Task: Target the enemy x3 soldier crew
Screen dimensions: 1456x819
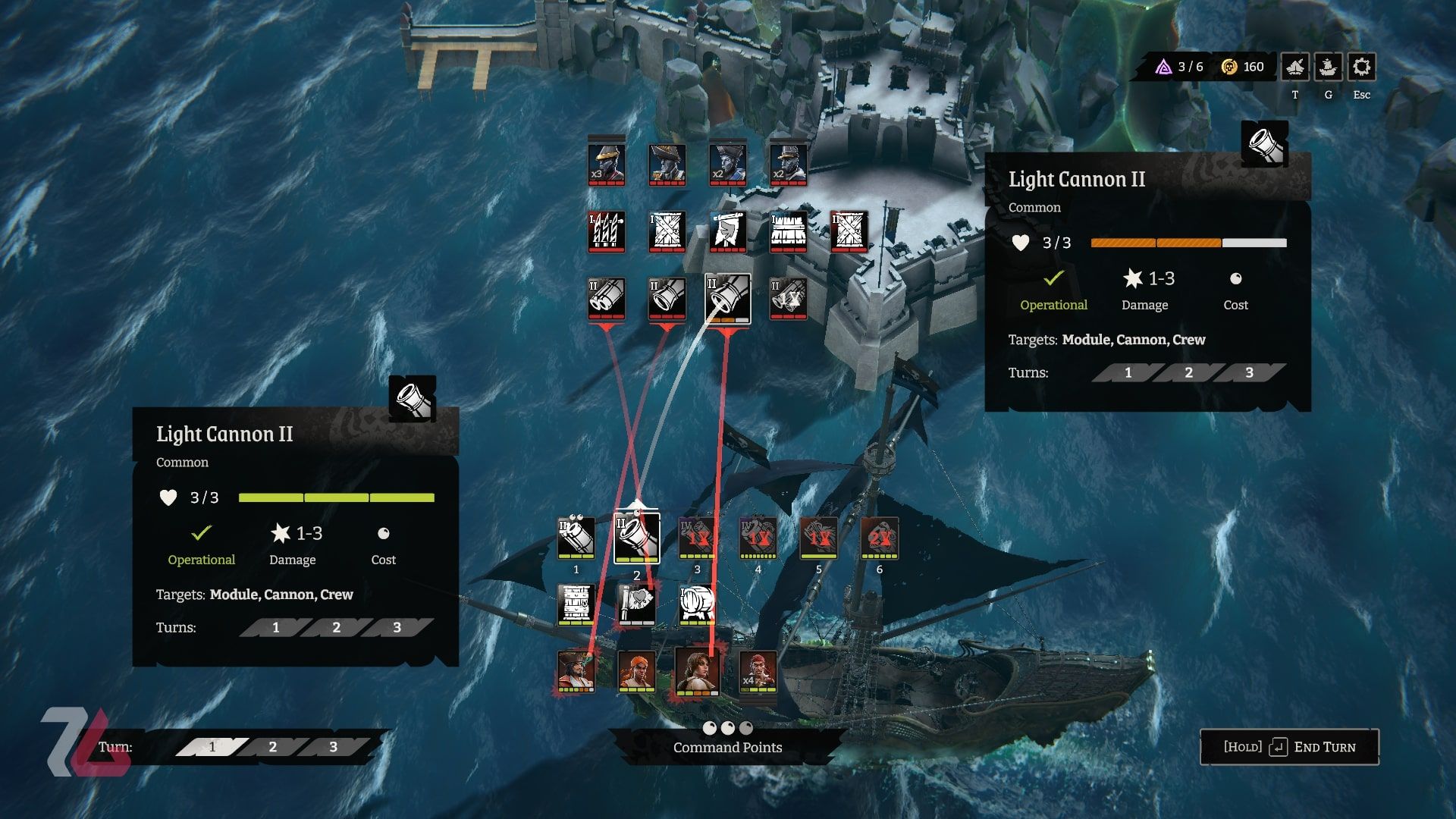Action: pyautogui.click(x=606, y=164)
